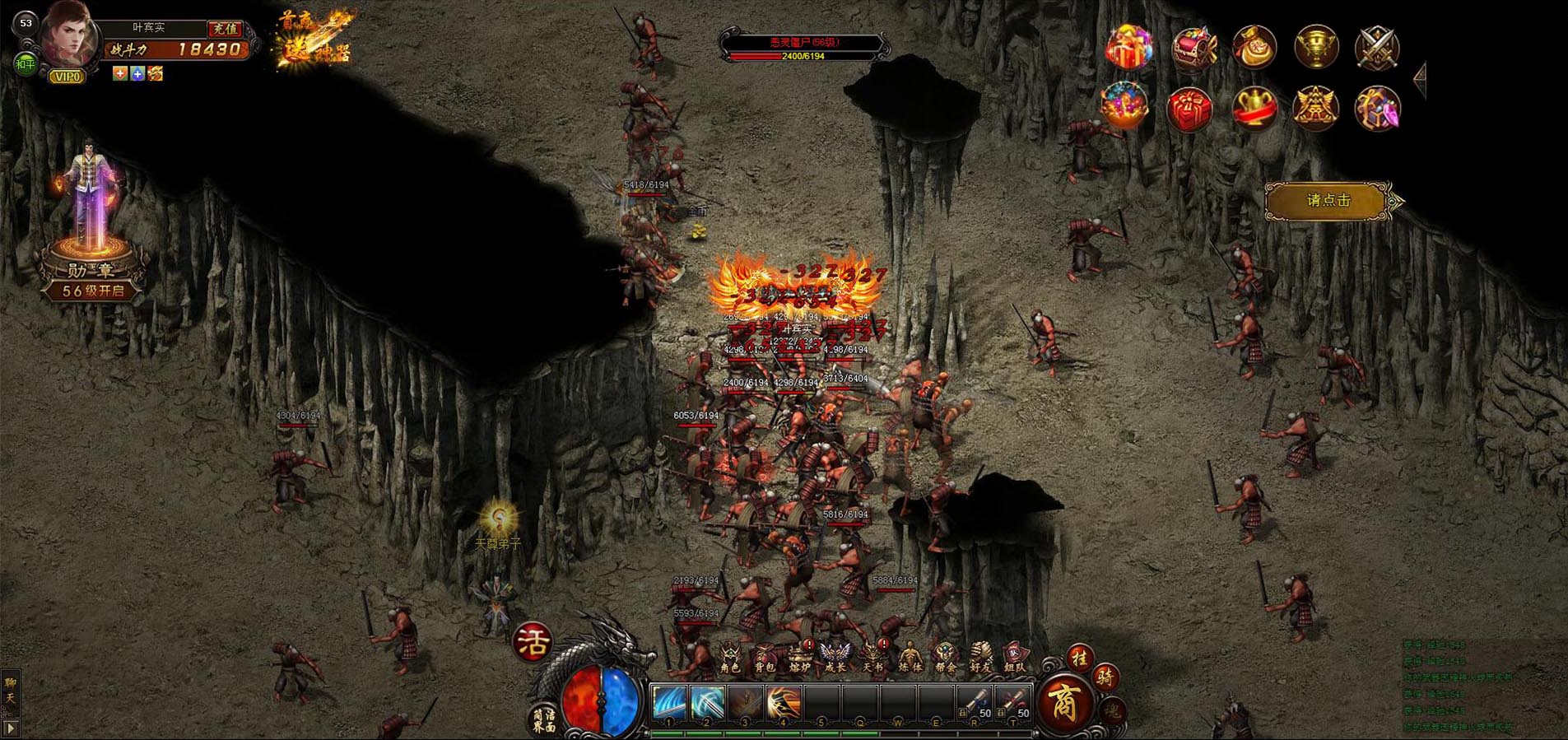The width and height of the screenshot is (1568, 740).
Task: Open the 帮会 guild menu
Action: pyautogui.click(x=945, y=659)
